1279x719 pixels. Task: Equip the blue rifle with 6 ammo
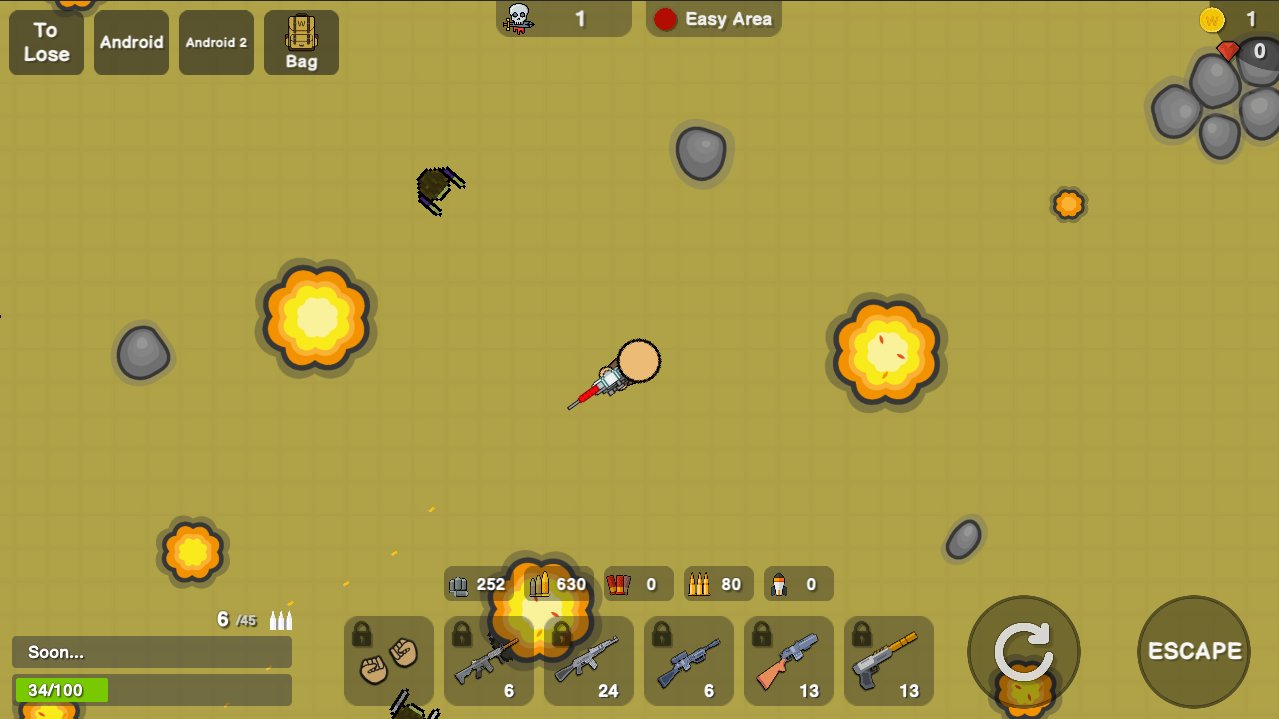tap(689, 661)
